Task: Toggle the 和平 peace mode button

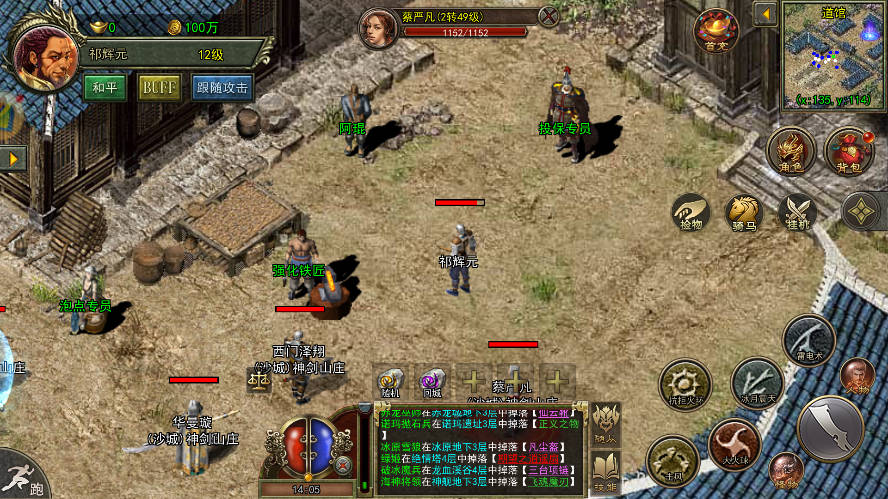Action: pyautogui.click(x=105, y=87)
